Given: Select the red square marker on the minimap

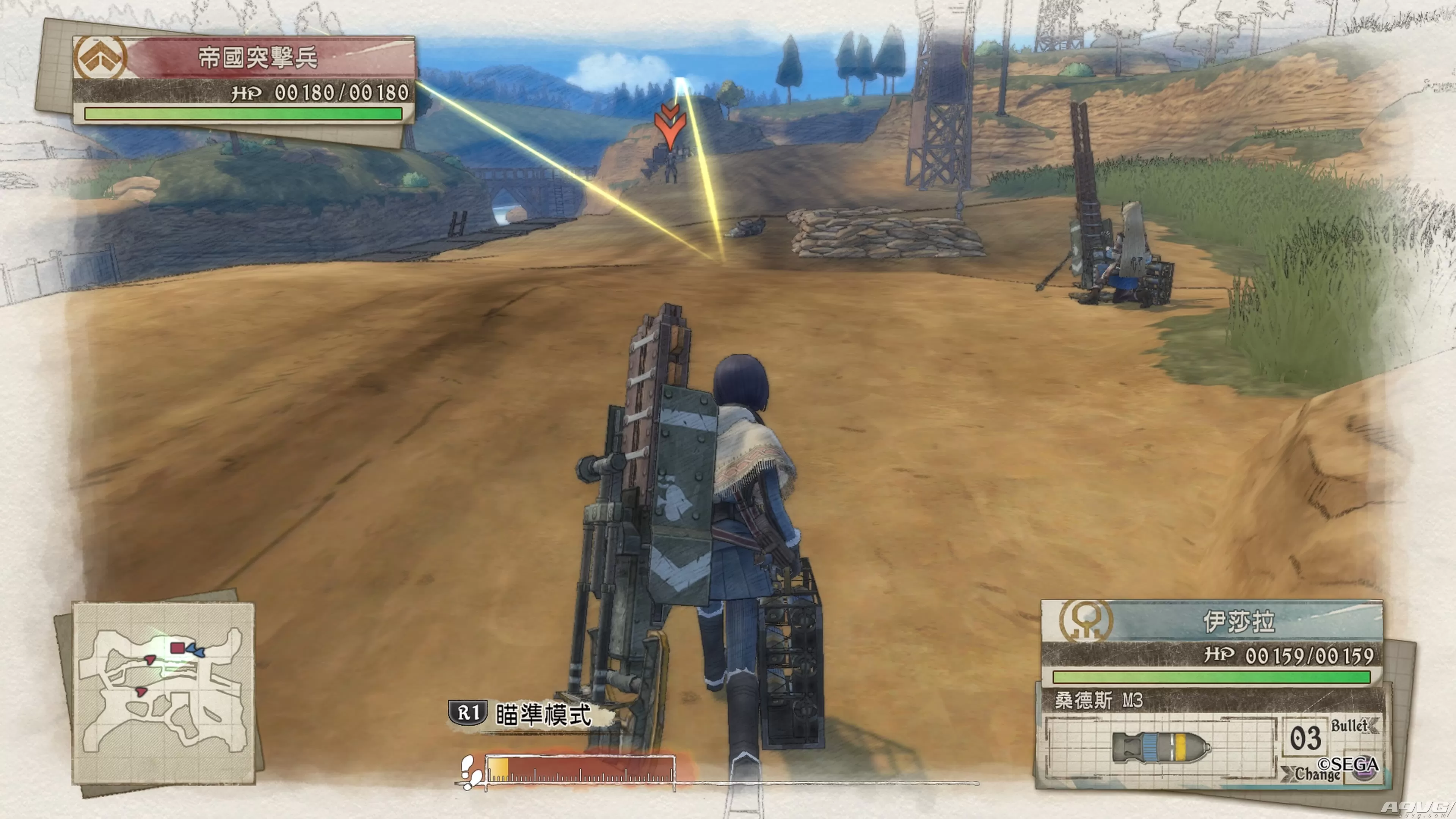Looking at the screenshot, I should 177,648.
